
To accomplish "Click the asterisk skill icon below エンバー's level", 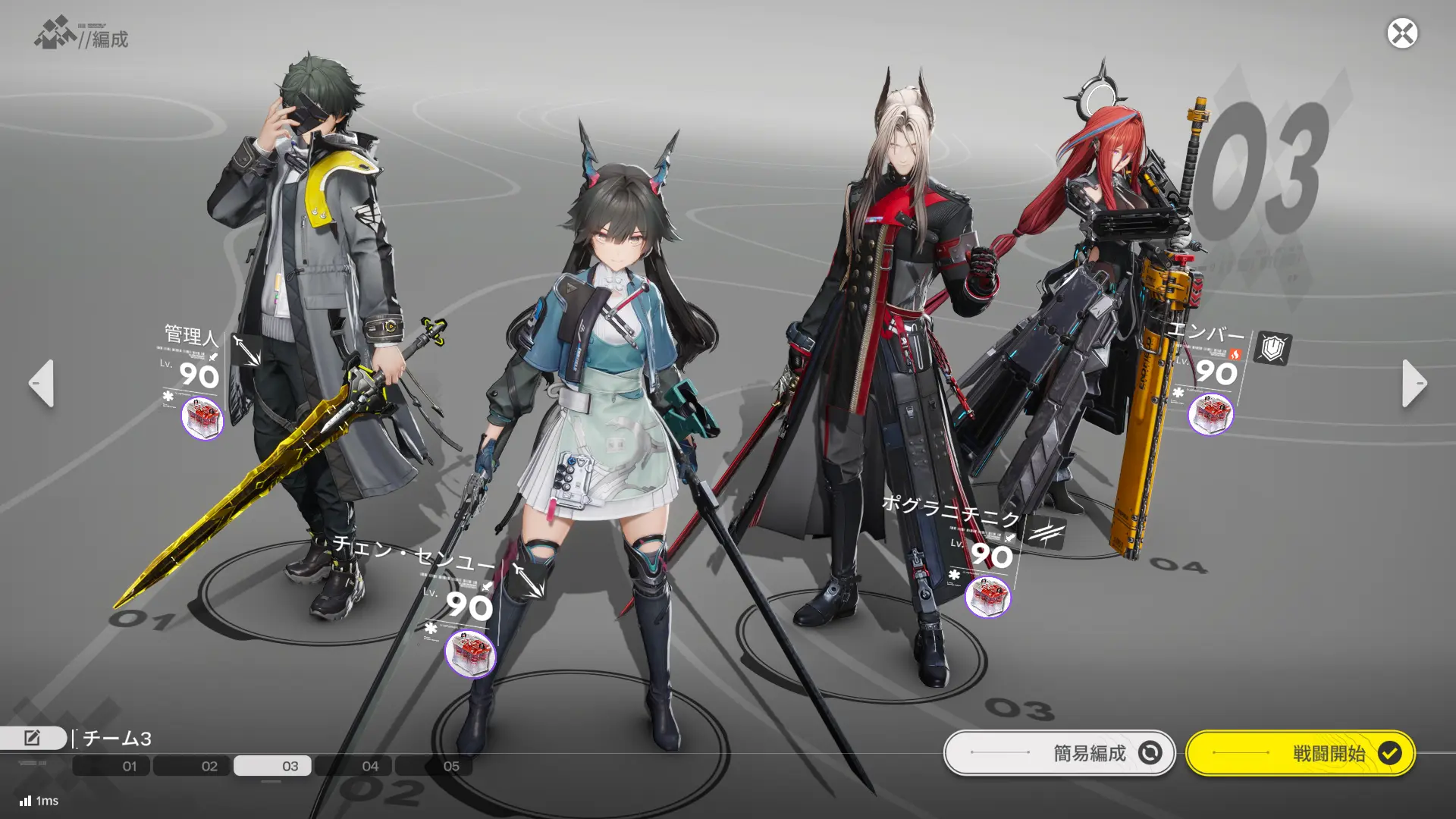I will click(x=1180, y=391).
